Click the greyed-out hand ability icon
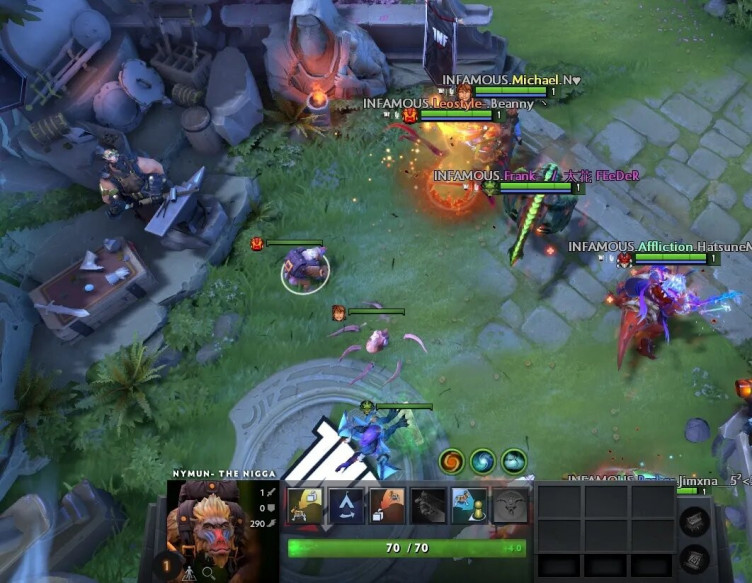 click(x=427, y=507)
